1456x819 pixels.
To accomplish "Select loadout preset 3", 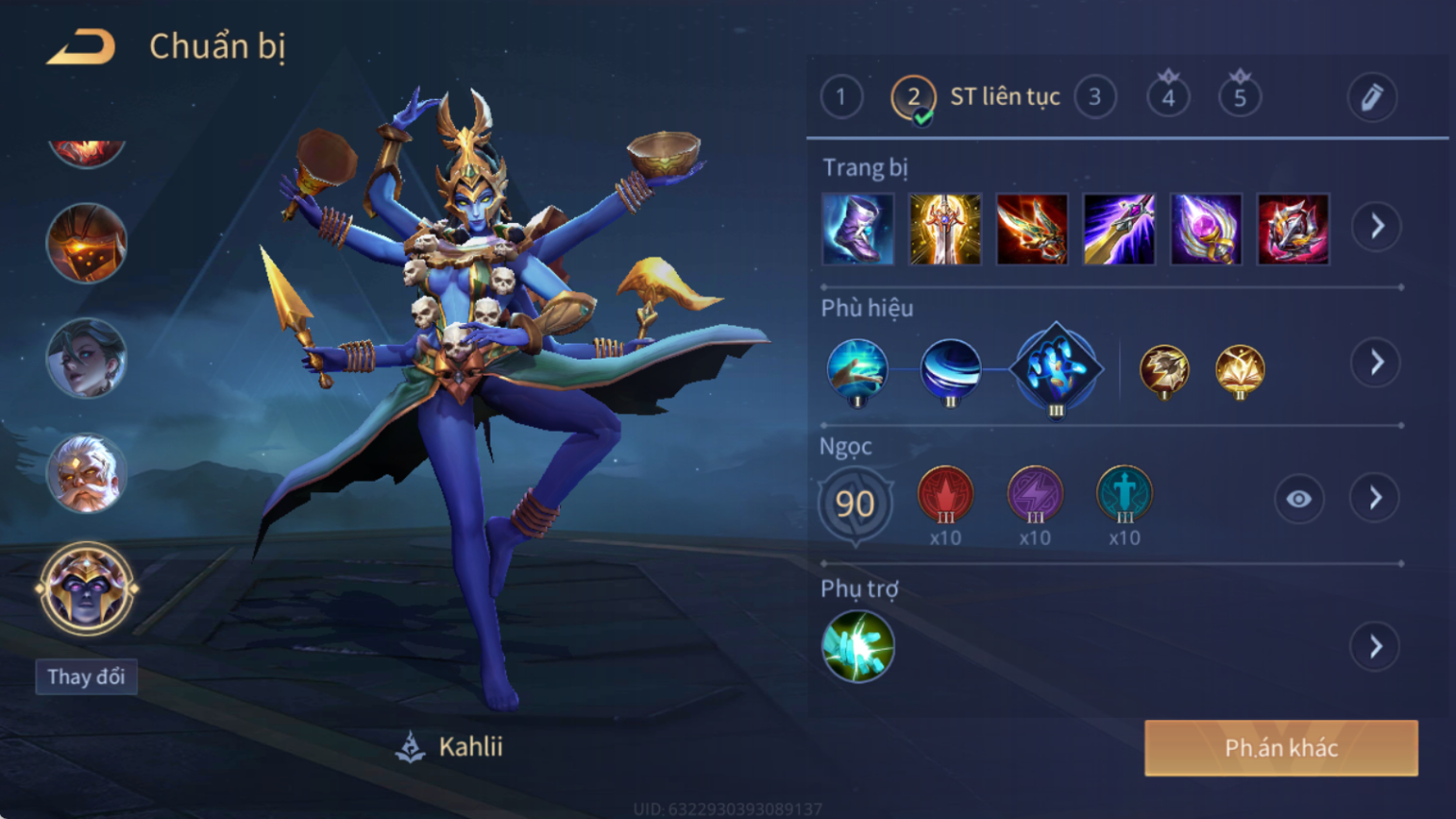I will tap(1094, 97).
